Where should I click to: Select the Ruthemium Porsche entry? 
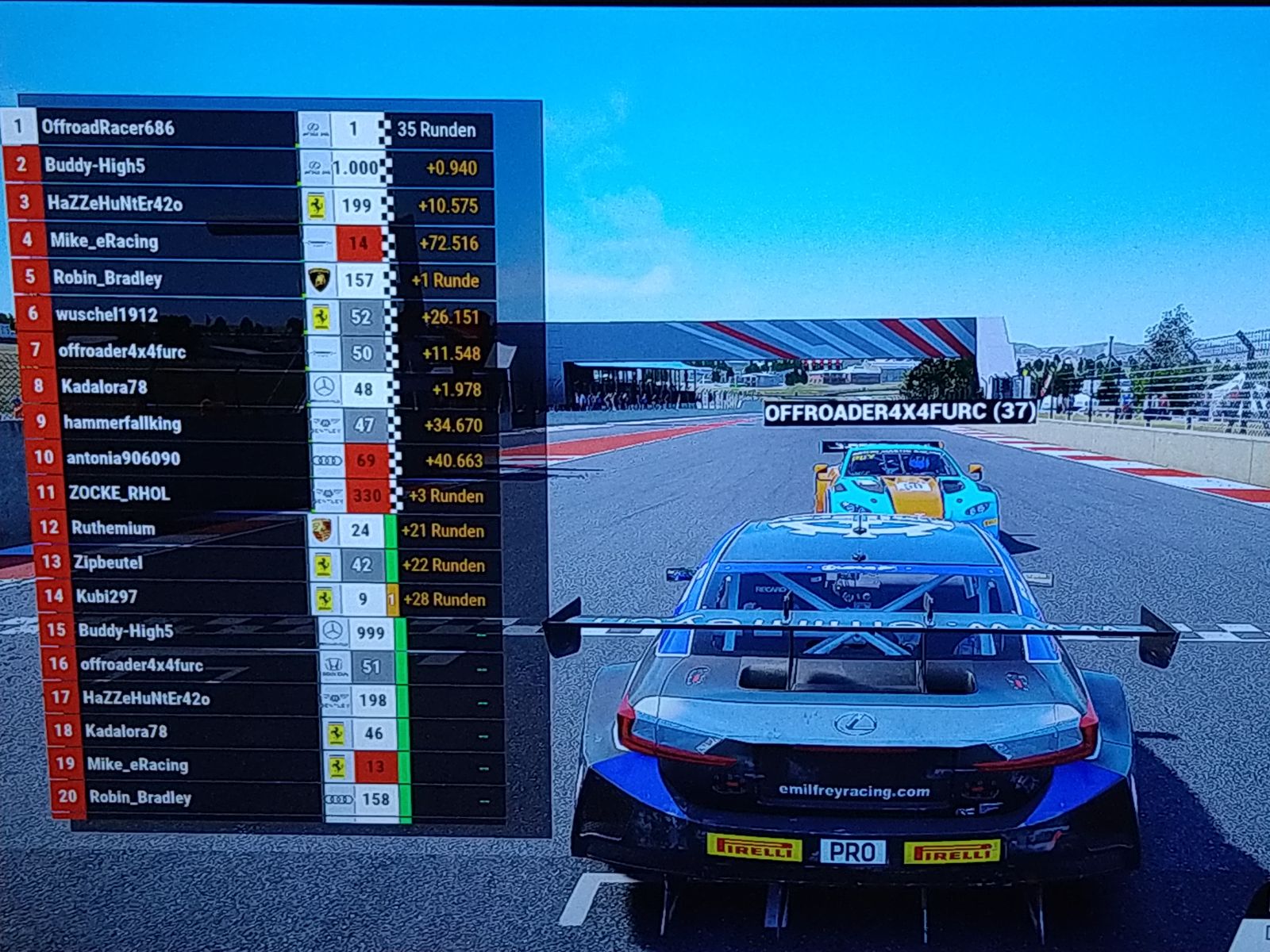tap(113, 528)
